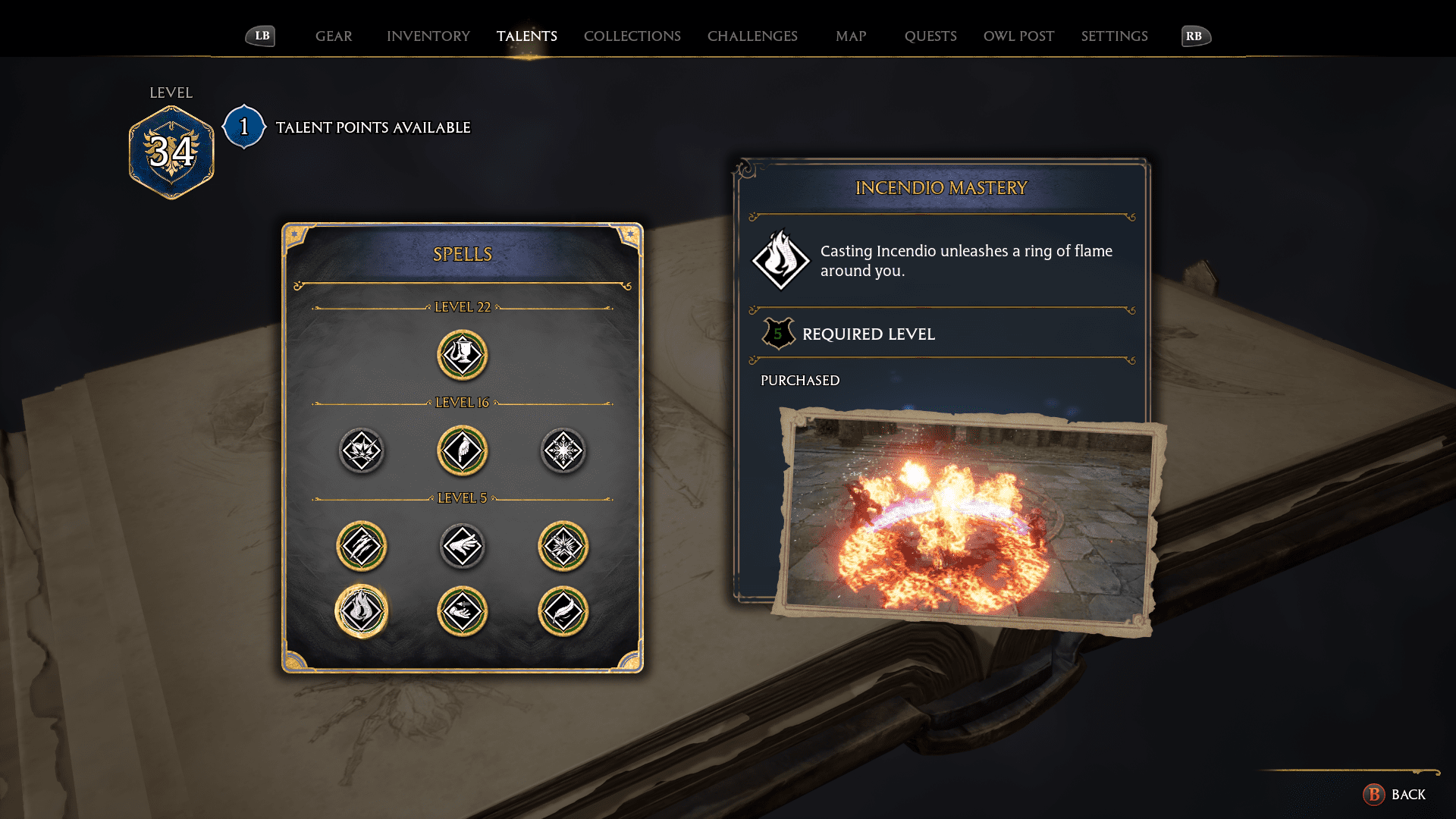Select the Accio Mastery pulling-hand talent

[x=462, y=611]
